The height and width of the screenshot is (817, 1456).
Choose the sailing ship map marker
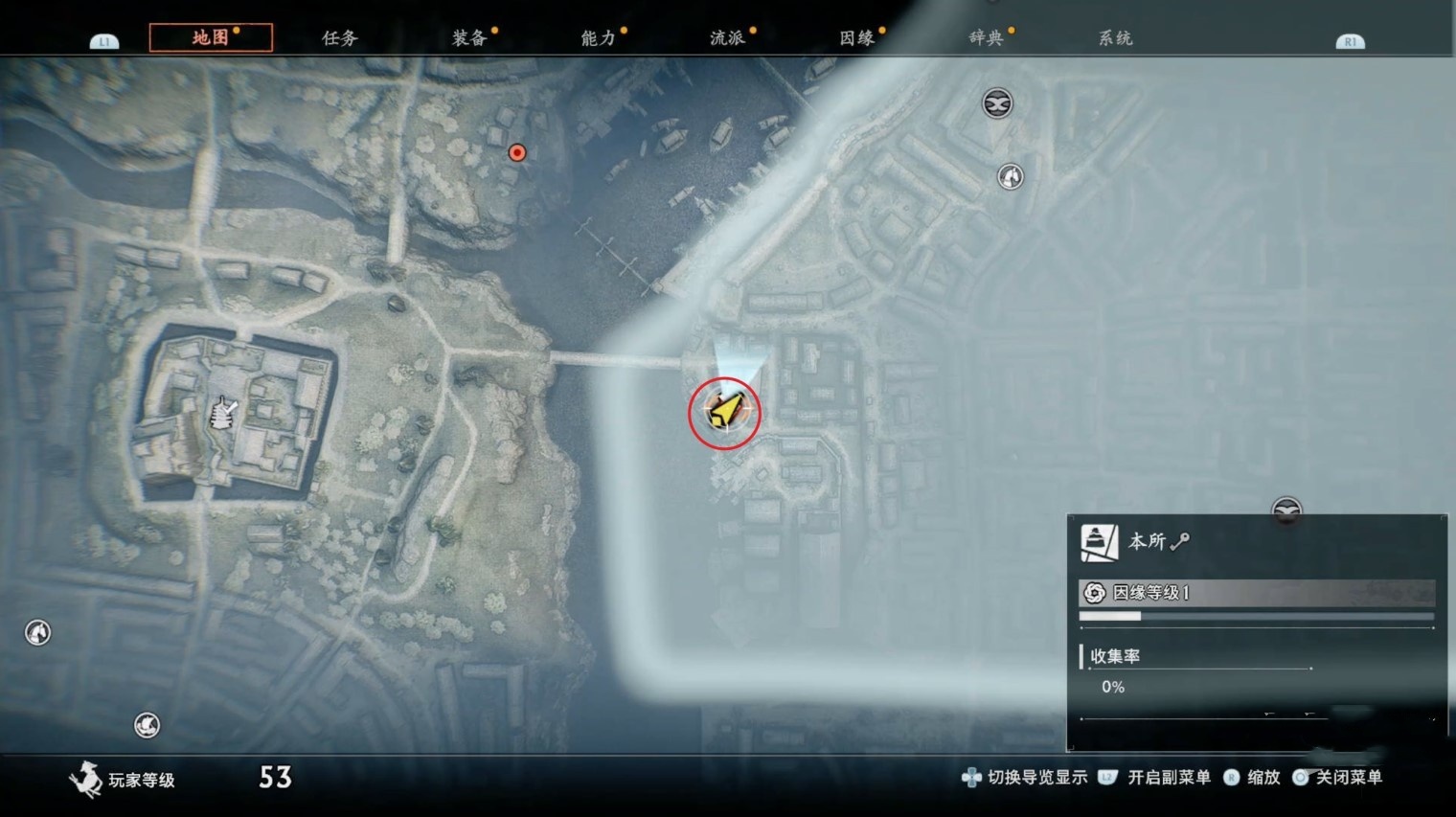click(x=147, y=725)
